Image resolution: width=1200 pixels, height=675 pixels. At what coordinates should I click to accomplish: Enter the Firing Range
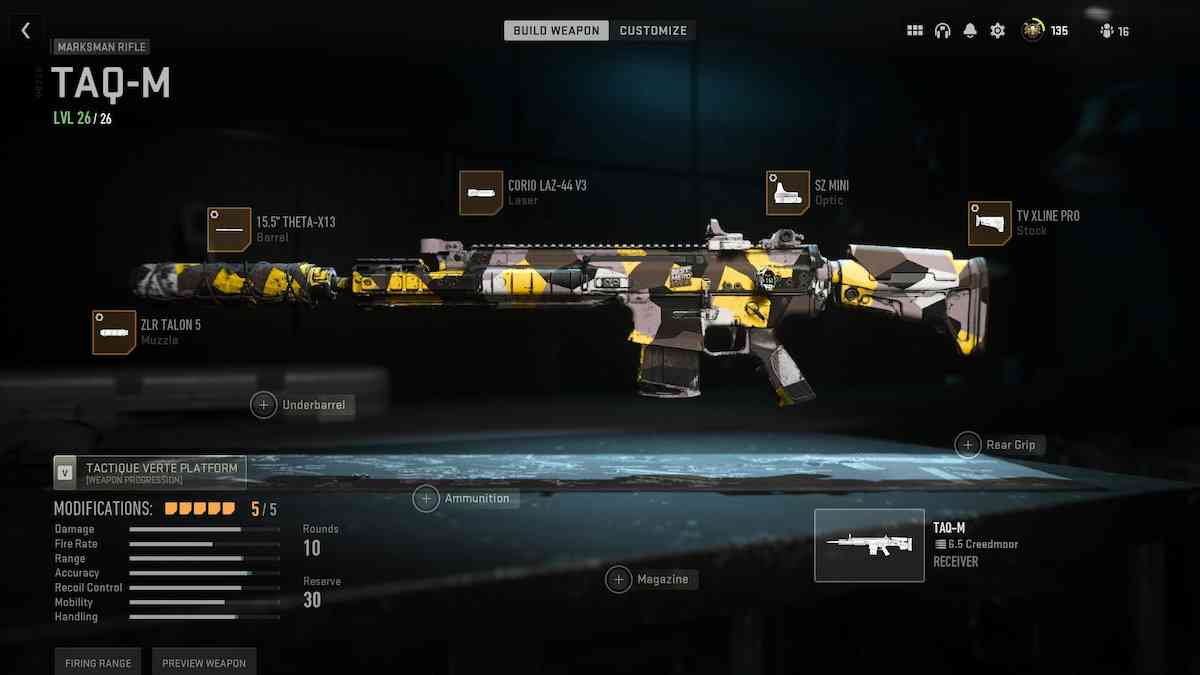coord(96,663)
